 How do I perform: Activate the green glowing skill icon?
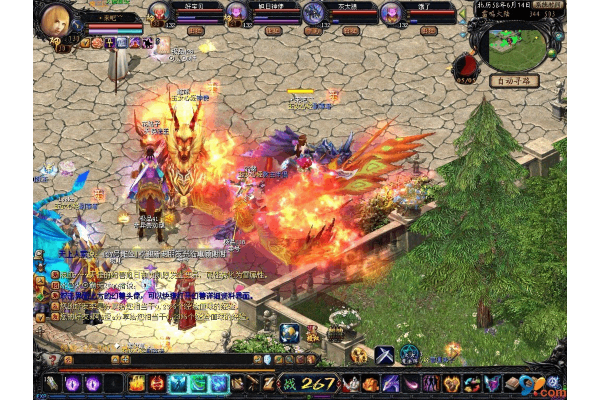point(198,383)
